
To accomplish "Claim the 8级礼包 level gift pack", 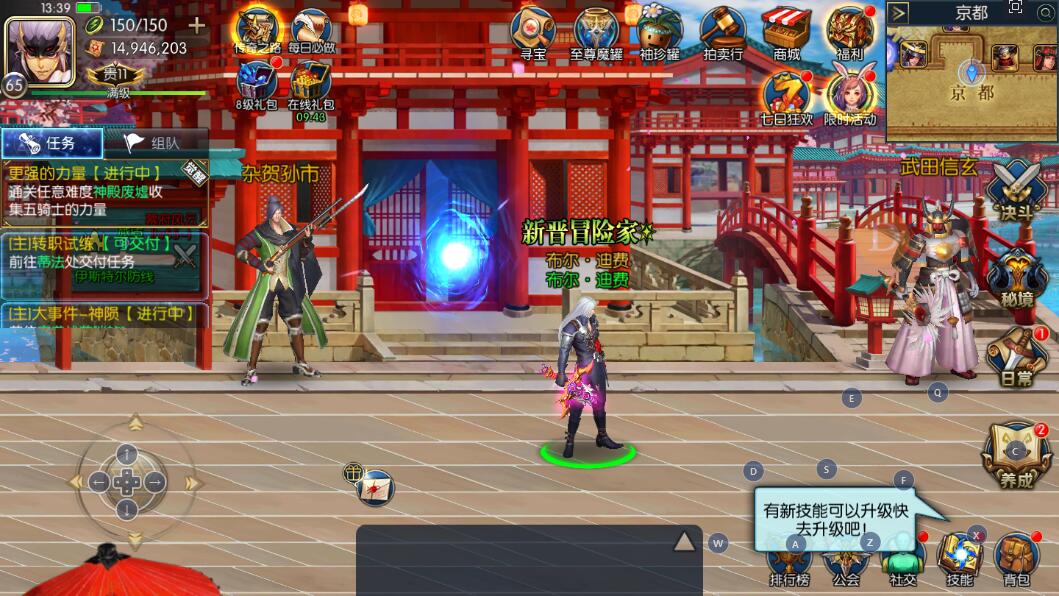I will tap(258, 82).
